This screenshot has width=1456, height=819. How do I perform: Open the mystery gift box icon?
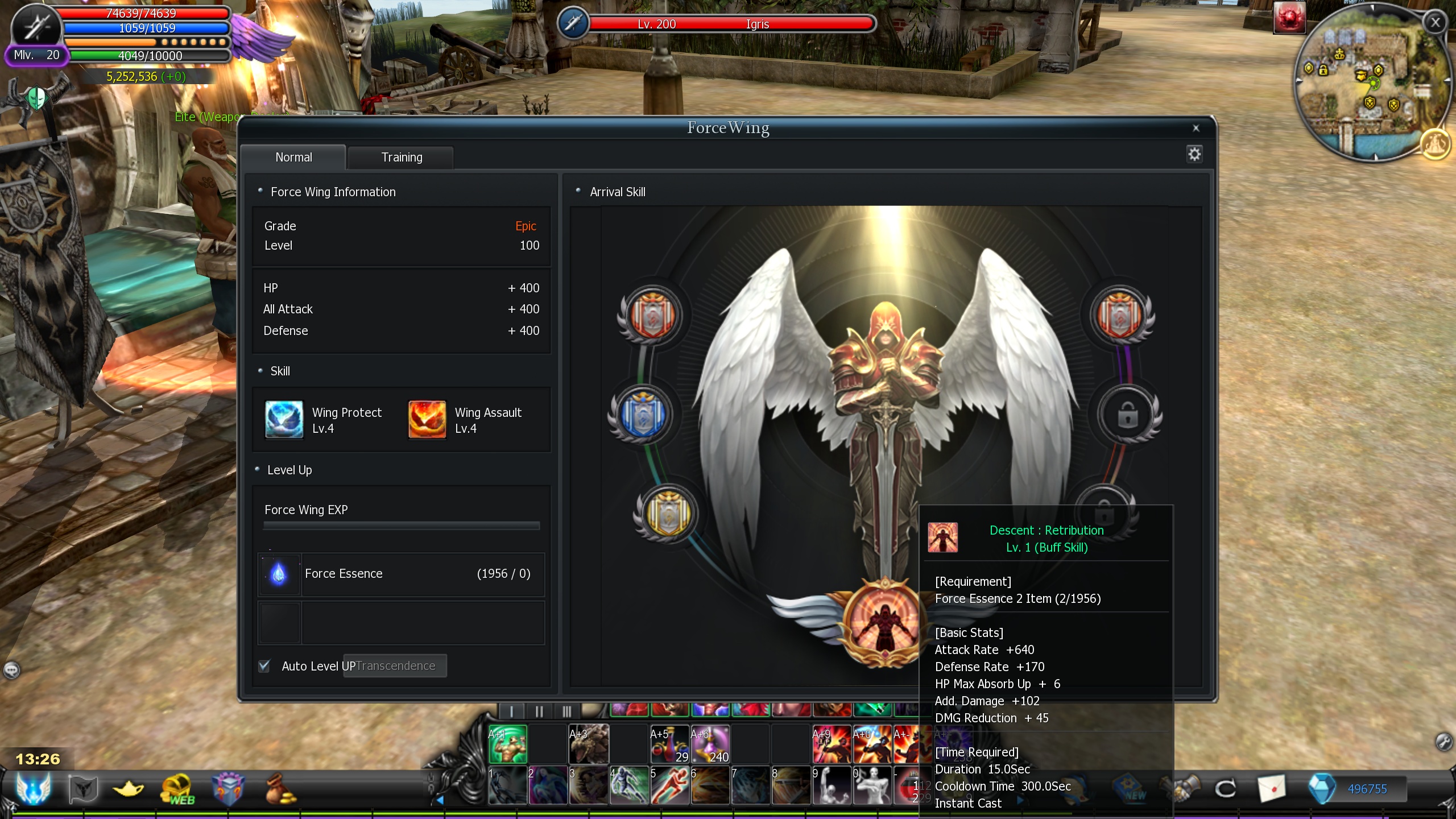228,789
